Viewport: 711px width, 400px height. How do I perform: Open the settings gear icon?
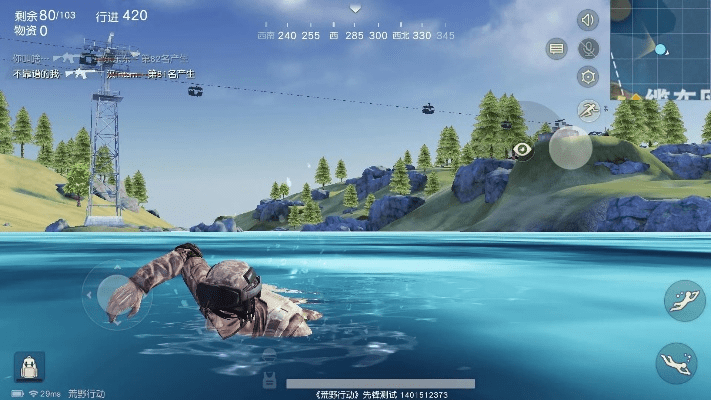pyautogui.click(x=588, y=76)
